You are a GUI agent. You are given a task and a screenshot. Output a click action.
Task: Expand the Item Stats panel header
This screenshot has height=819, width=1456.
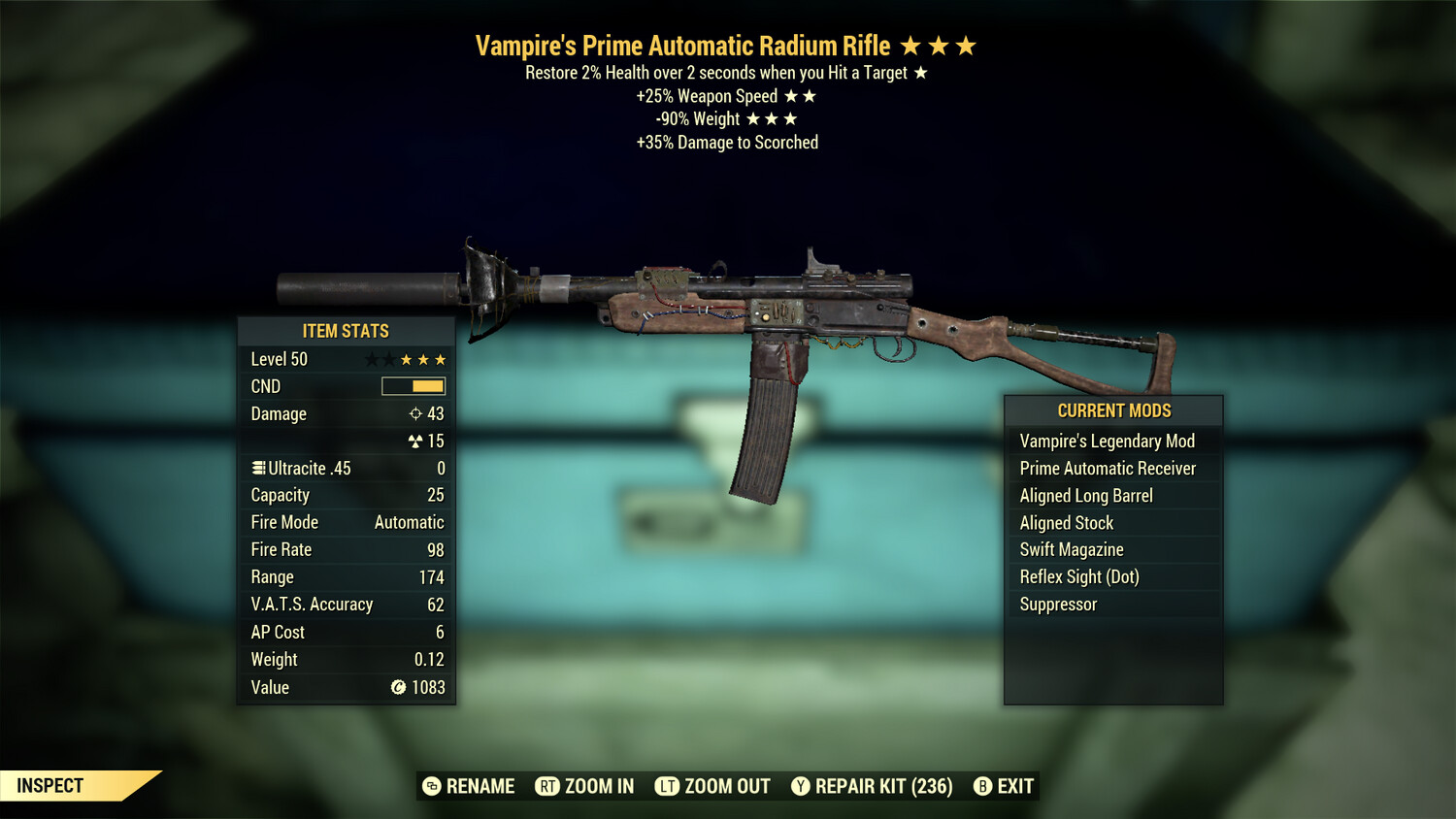[346, 331]
